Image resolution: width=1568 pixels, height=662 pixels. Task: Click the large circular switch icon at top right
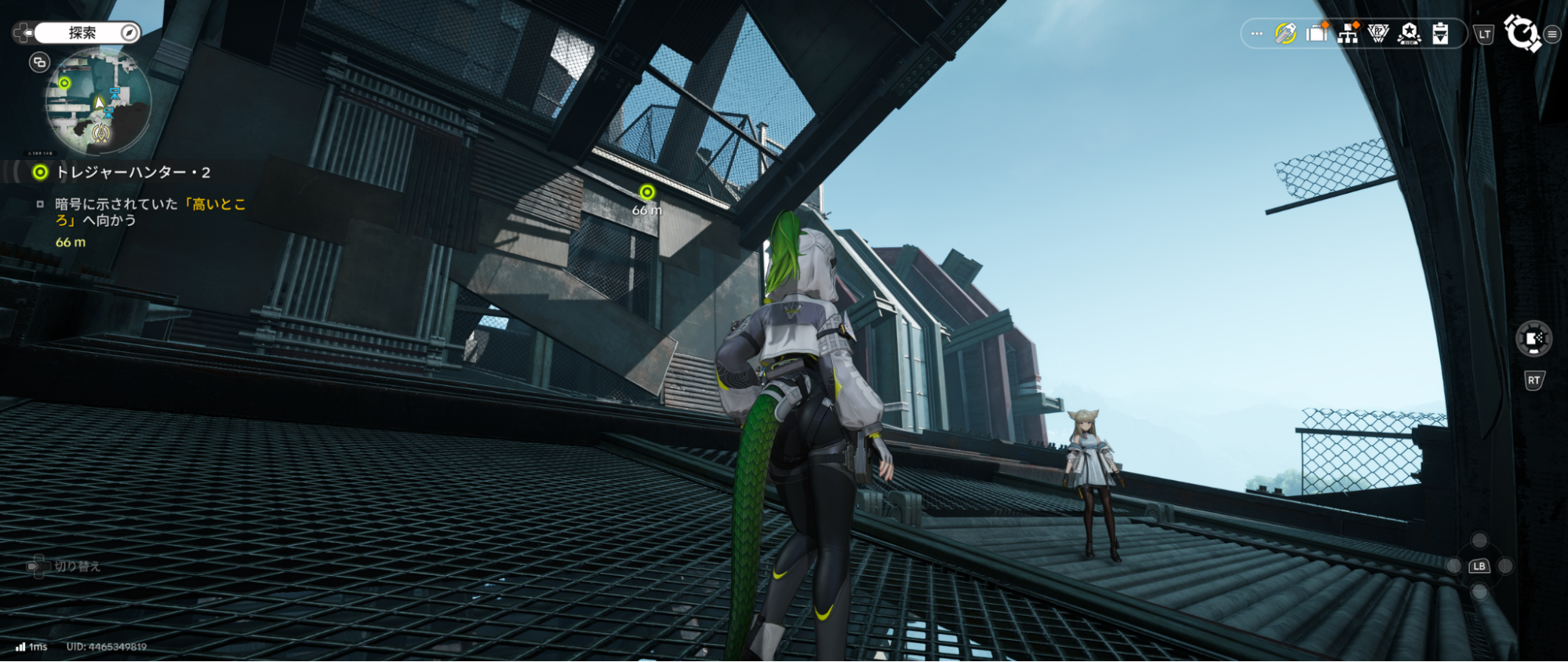pos(1522,33)
